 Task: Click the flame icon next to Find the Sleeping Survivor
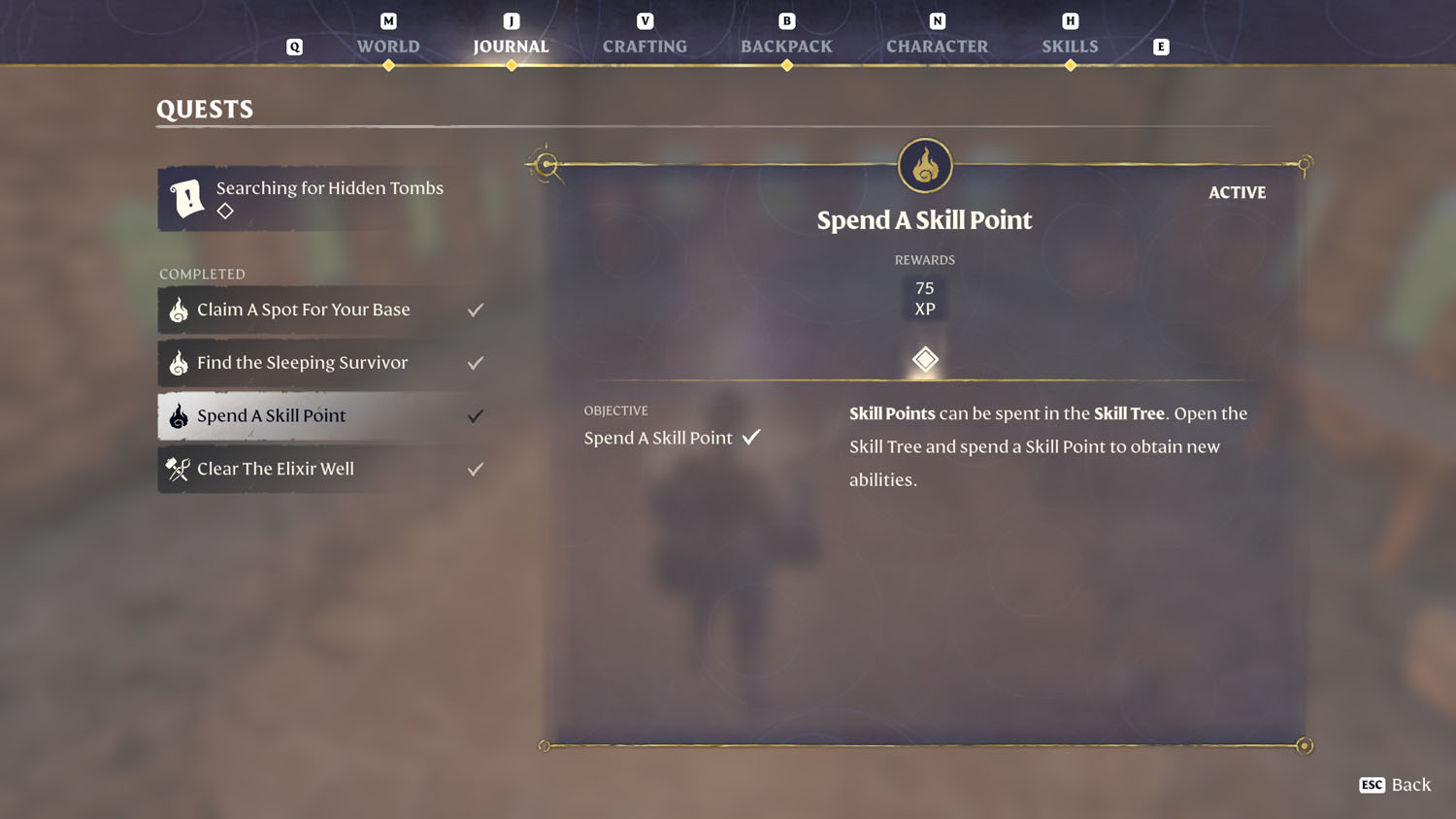[178, 363]
